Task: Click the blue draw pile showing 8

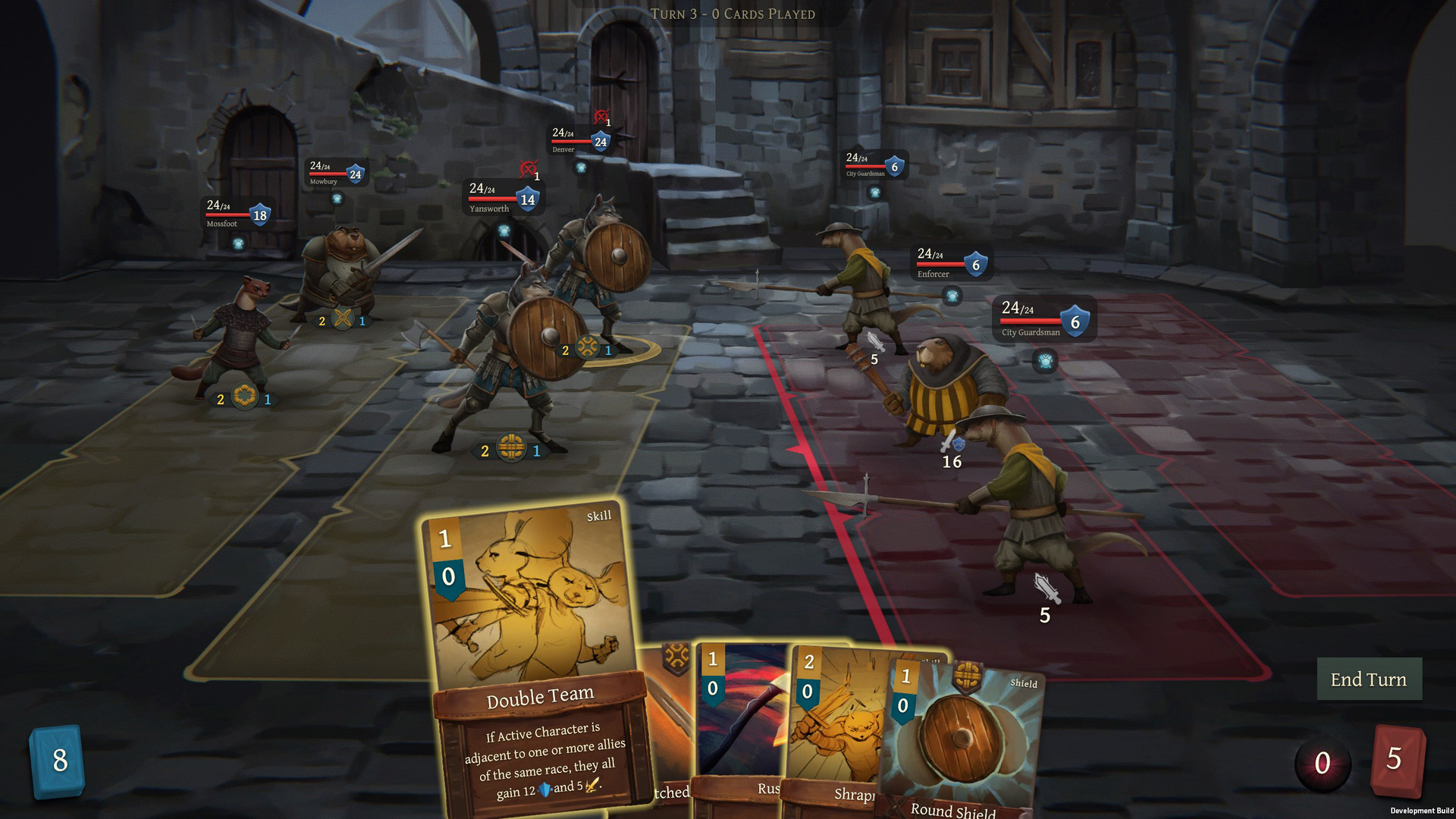Action: tap(58, 760)
